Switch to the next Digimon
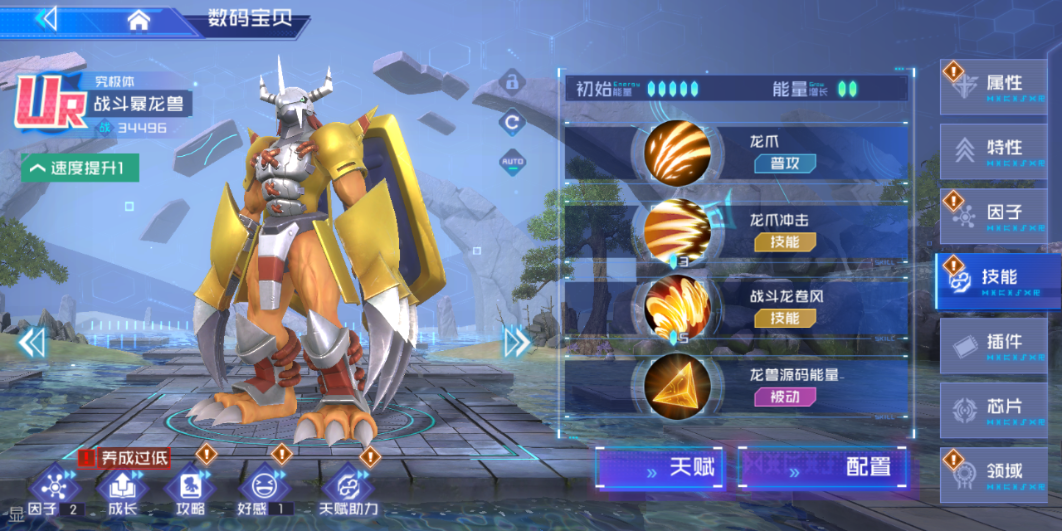 [x=516, y=343]
